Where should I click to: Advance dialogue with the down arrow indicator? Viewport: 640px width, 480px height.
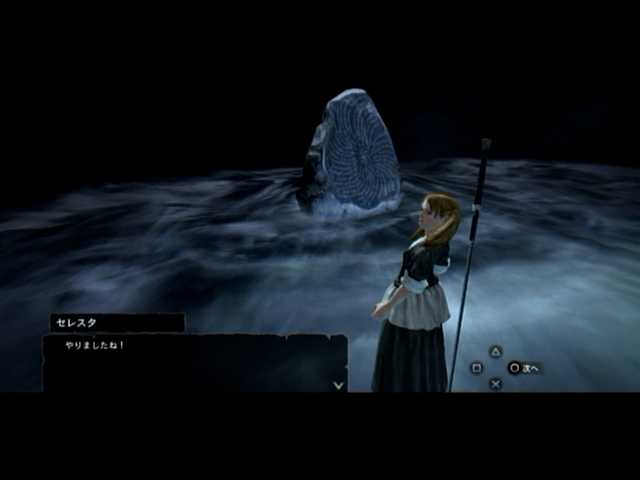click(338, 384)
